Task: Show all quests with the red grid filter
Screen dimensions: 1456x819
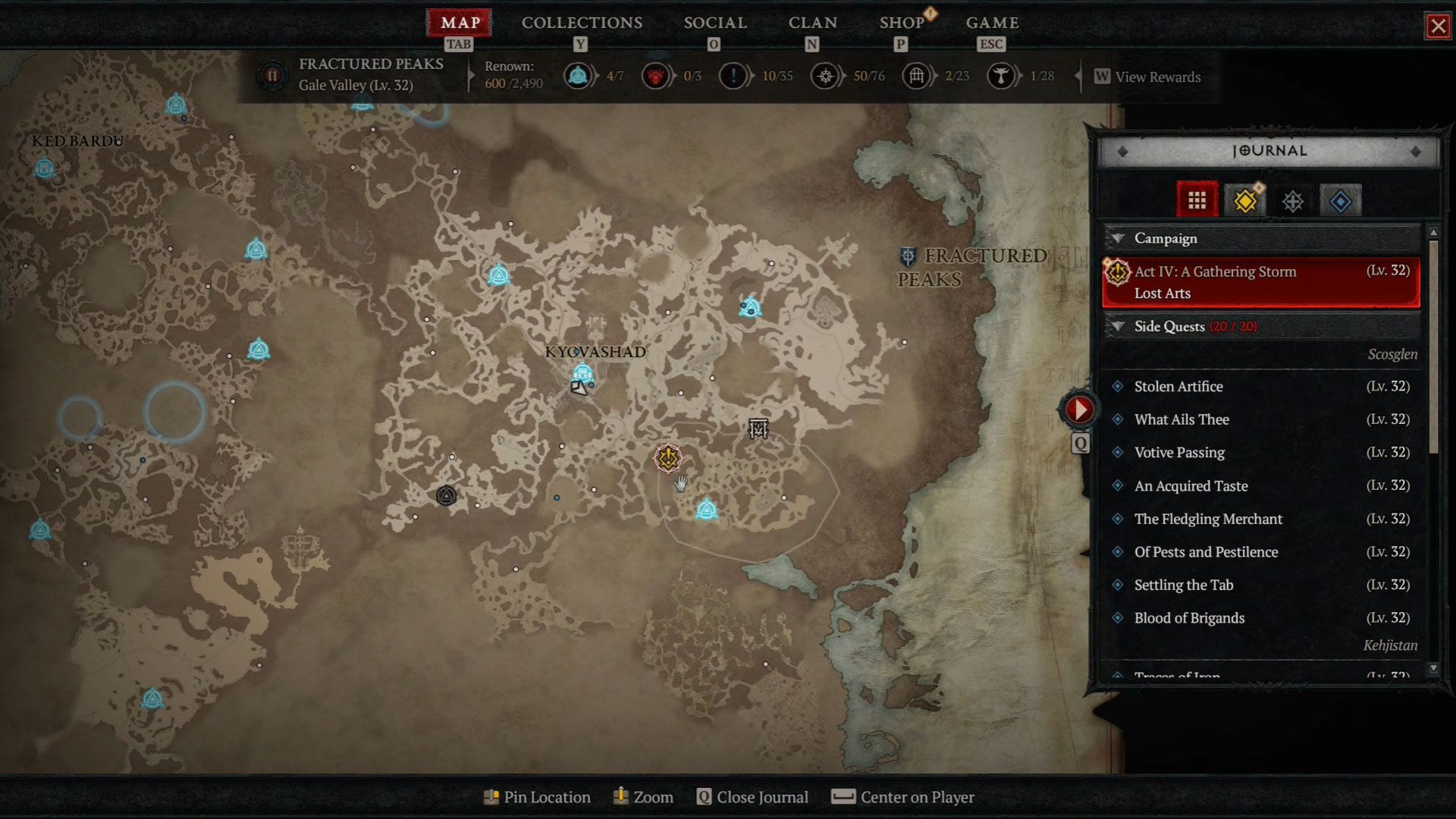Action: 1197,201
